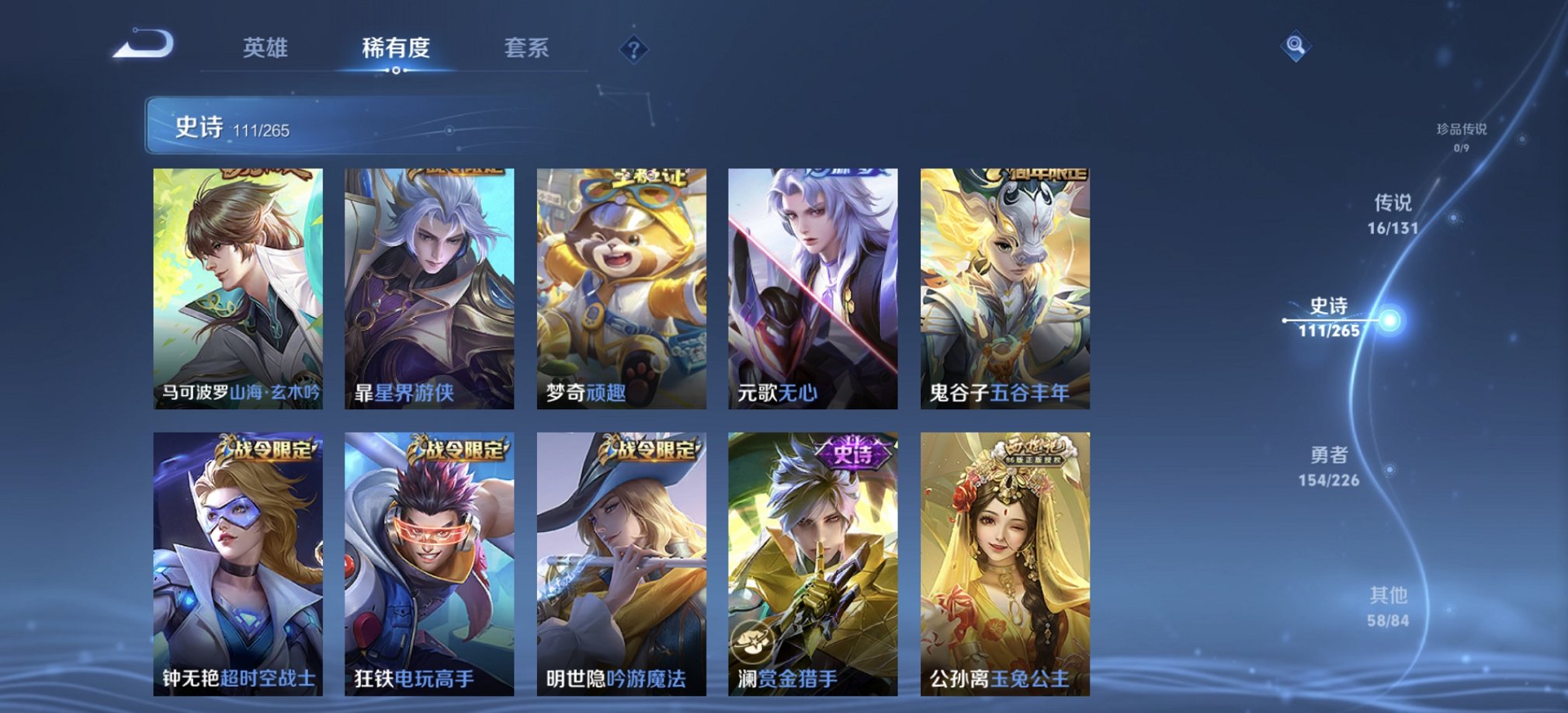
Task: Switch to the 英雄 tab
Action: click(267, 49)
